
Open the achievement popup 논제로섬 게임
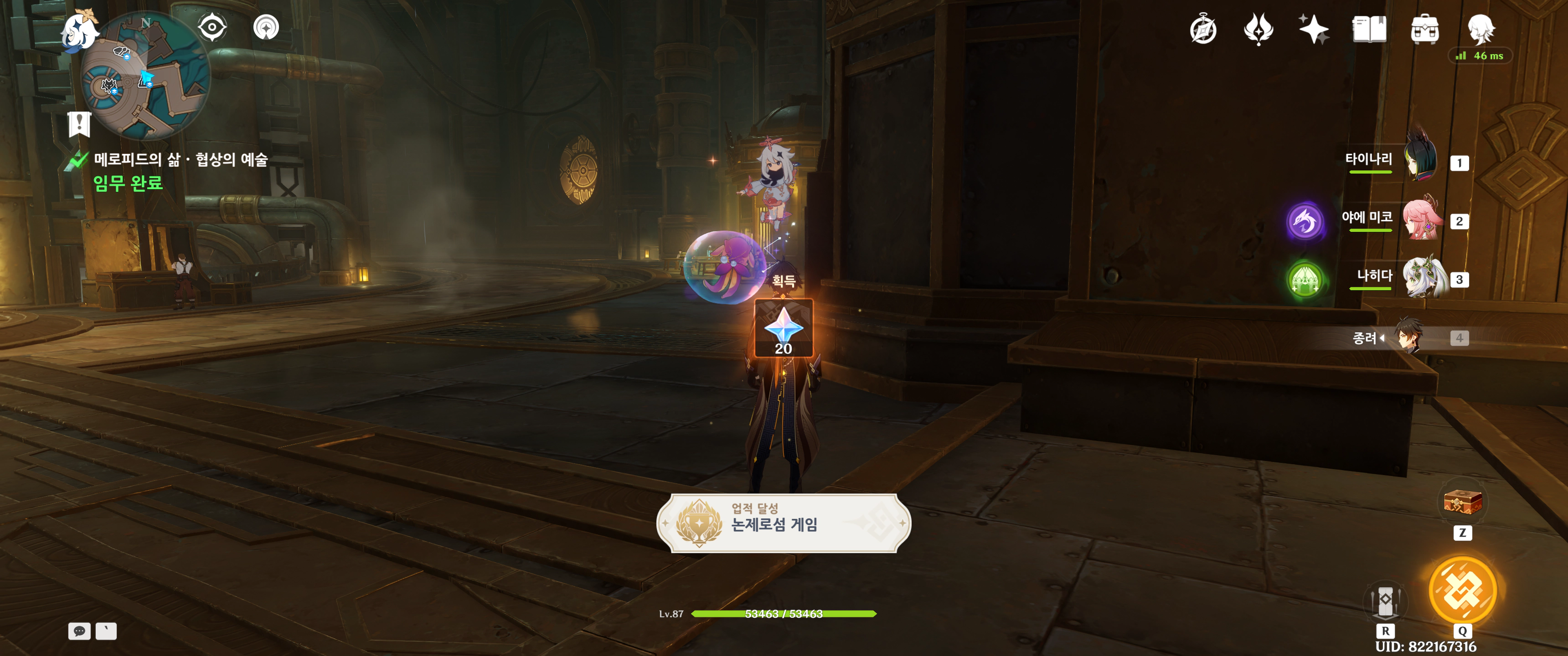pos(784,523)
